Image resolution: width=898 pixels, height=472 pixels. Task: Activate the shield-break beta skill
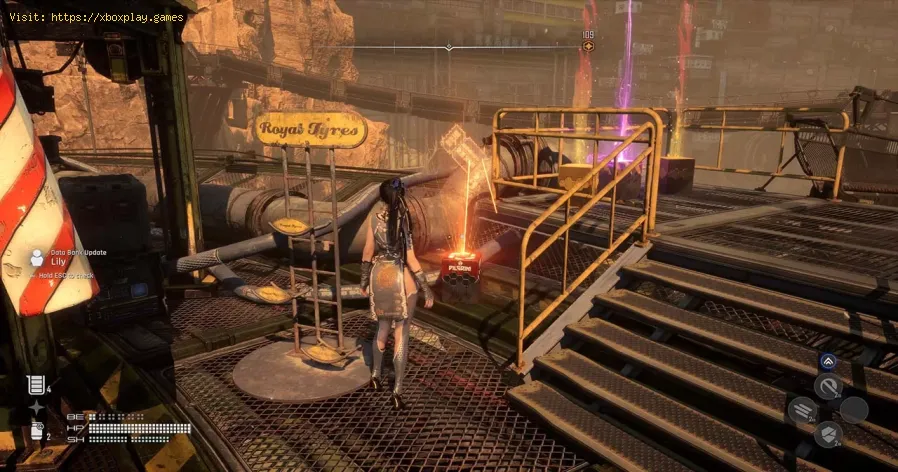pyautogui.click(x=827, y=434)
